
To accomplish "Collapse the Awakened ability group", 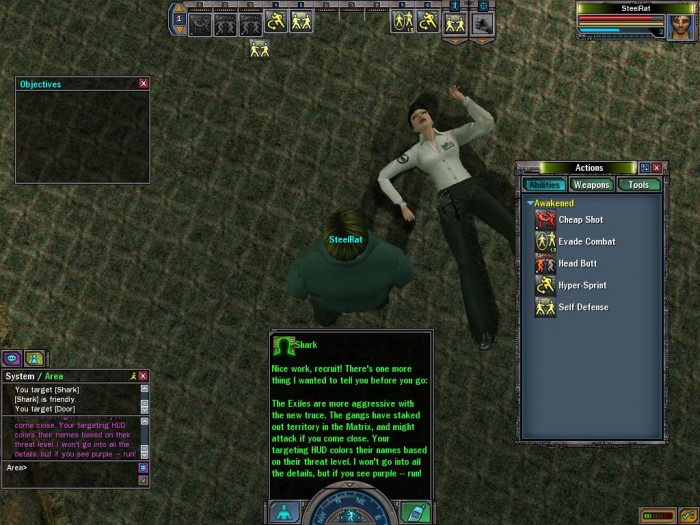I will 531,203.
